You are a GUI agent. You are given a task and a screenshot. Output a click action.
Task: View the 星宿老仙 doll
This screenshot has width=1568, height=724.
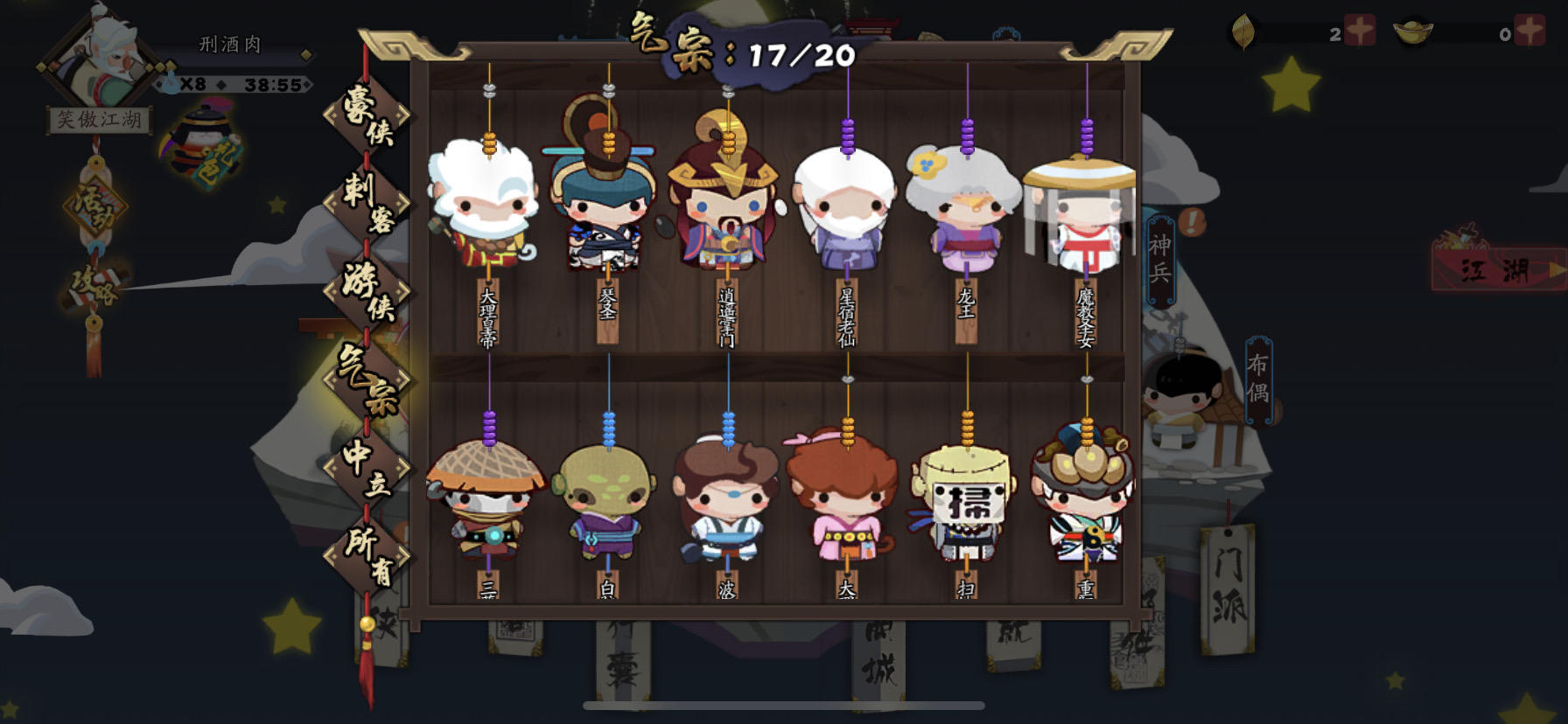click(845, 210)
